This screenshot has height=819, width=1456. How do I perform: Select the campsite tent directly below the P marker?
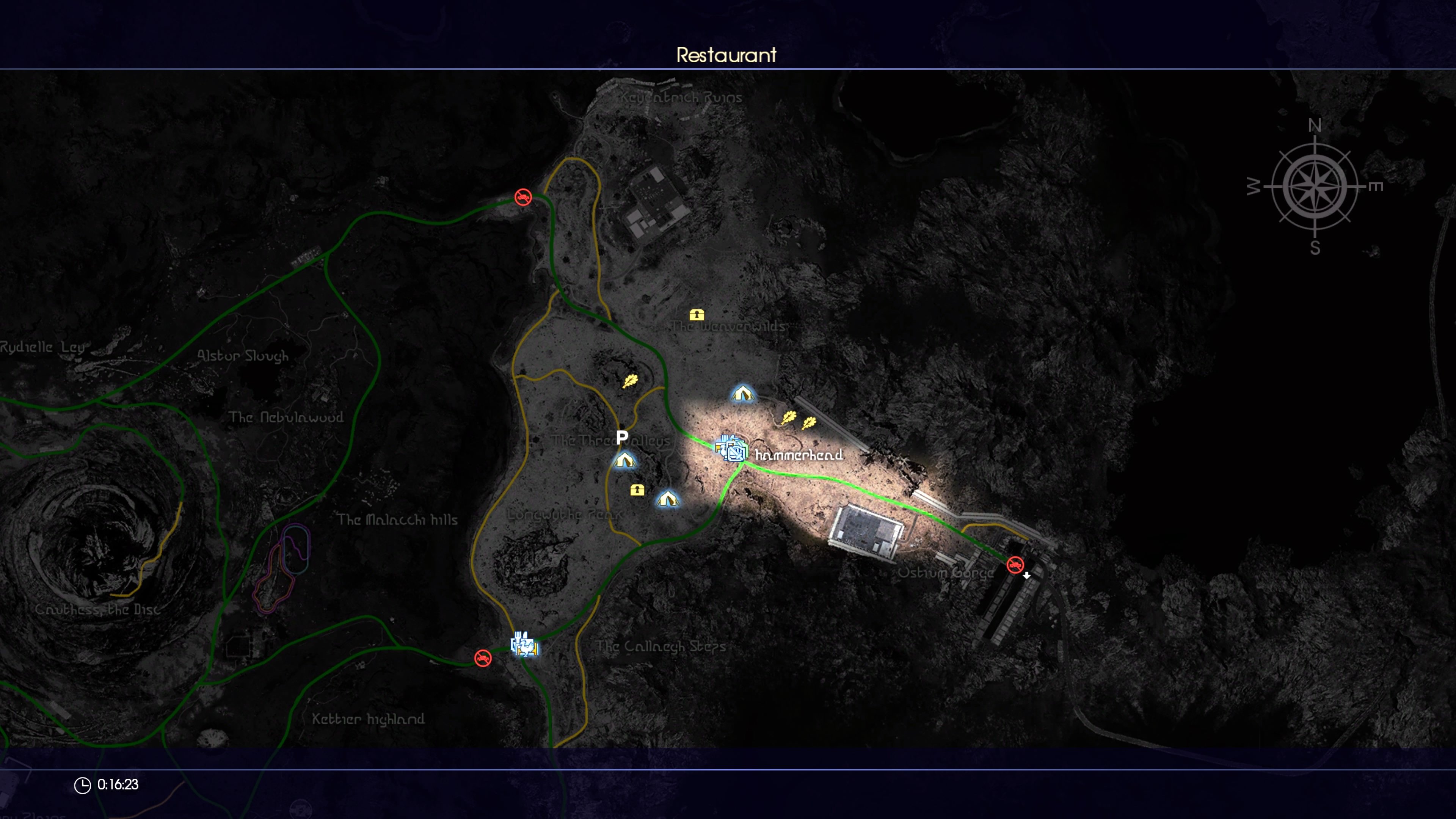click(624, 460)
